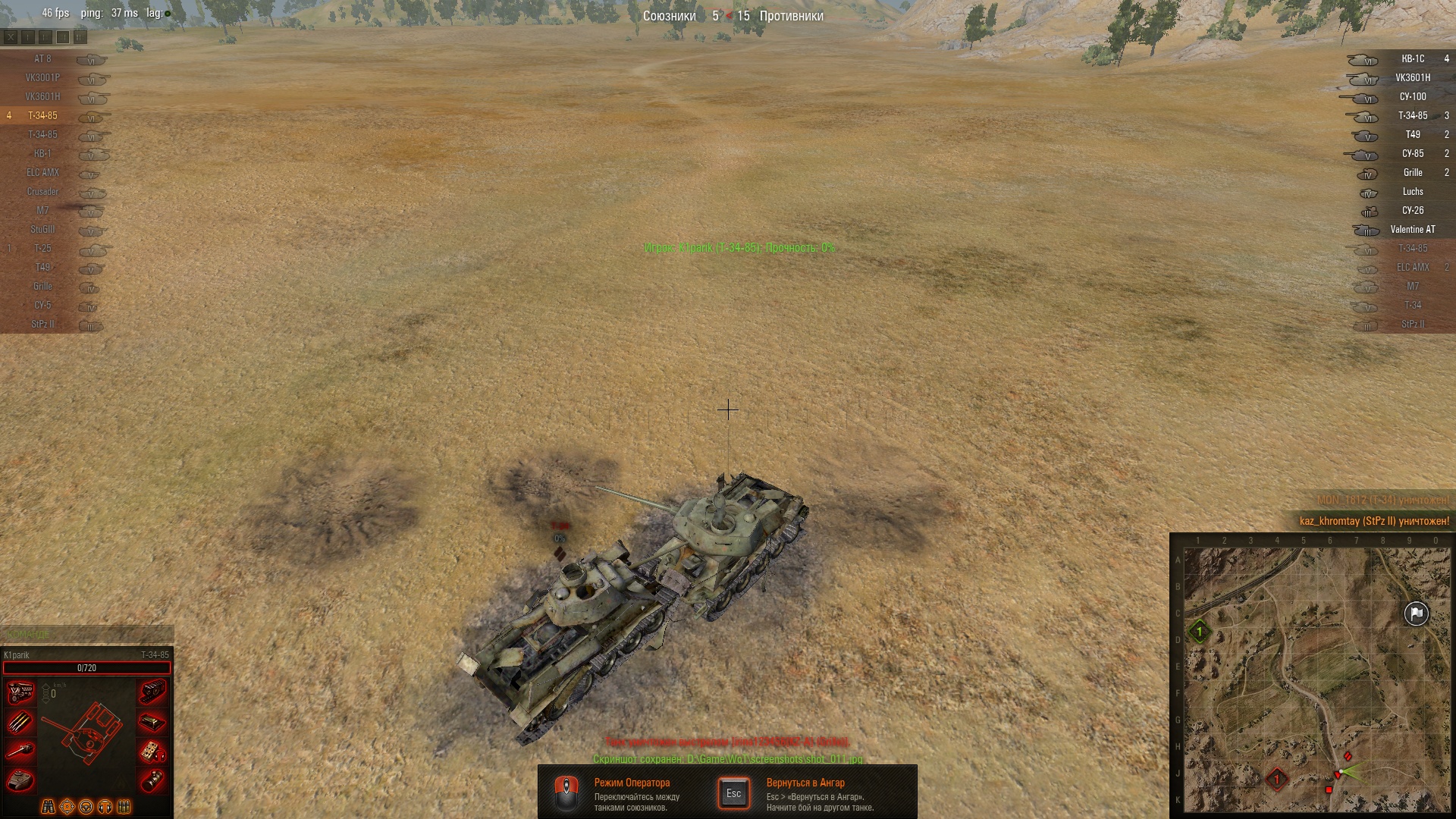Screen dimensions: 1456x819
Task: Select the Valentine AT enemy row
Action: click(1412, 230)
